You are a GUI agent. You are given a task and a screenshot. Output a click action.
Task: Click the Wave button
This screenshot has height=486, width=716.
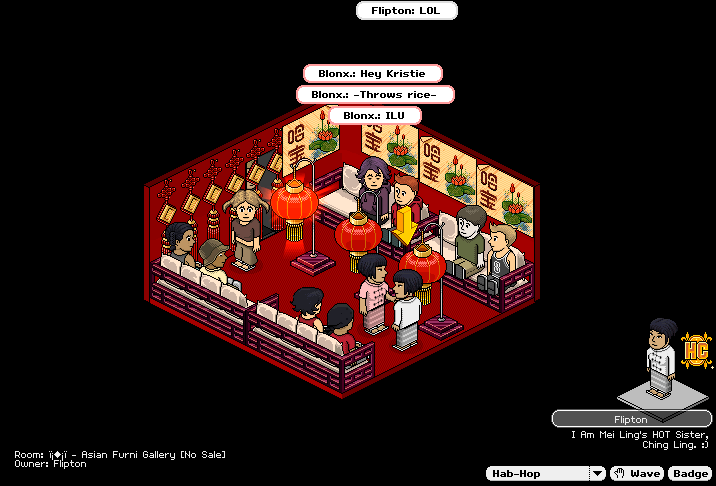[636, 473]
